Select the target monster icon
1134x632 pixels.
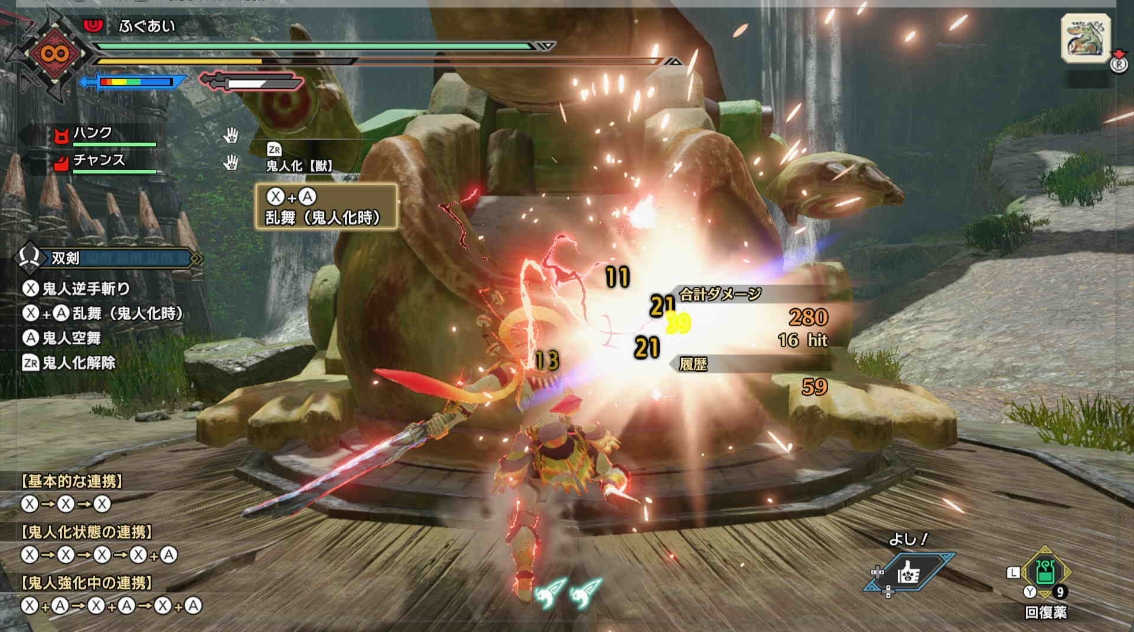pyautogui.click(x=1086, y=39)
